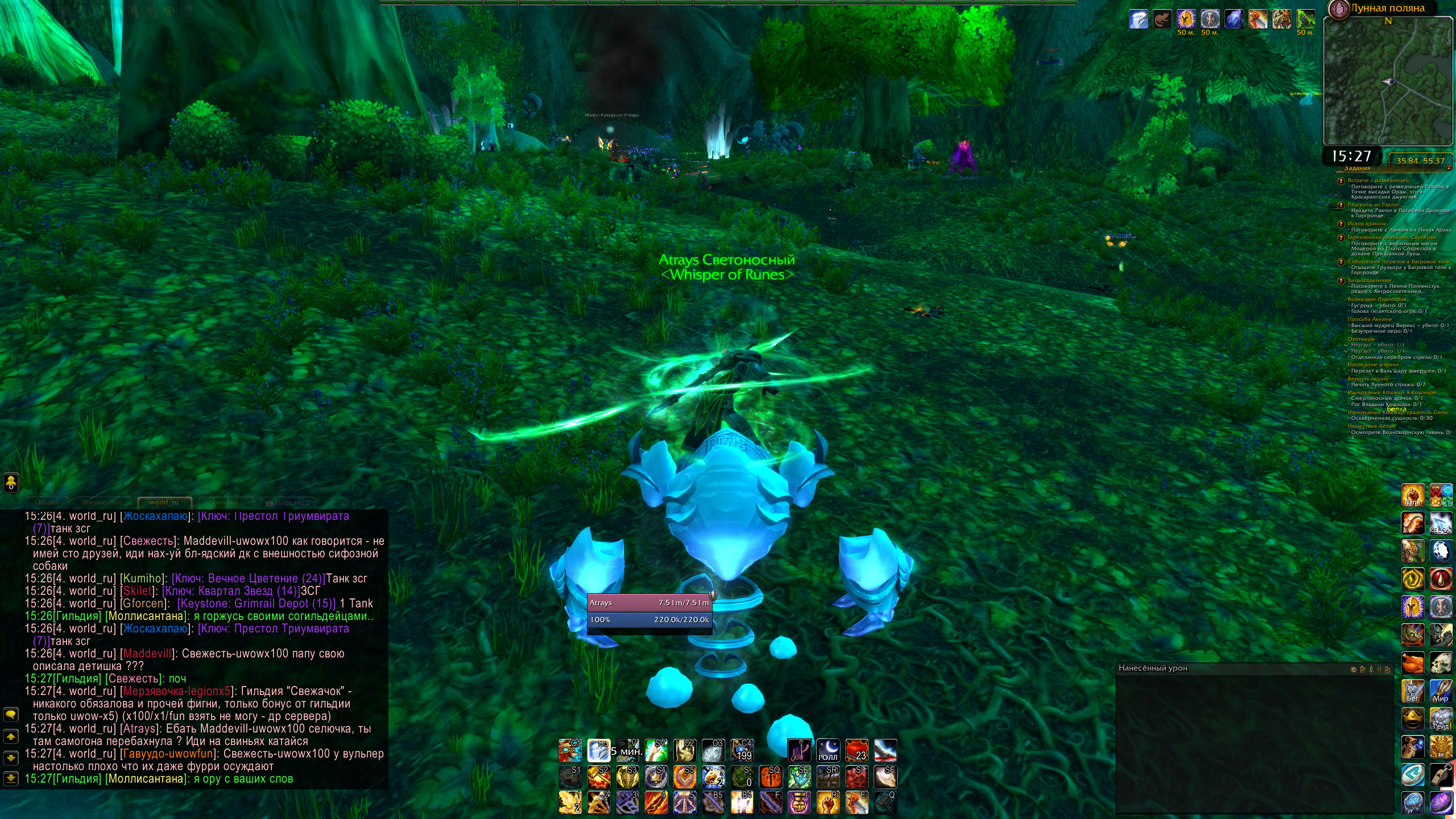Image resolution: width=1456 pixels, height=819 pixels.
Task: Open the Журнал боя chat tab
Action: click(102, 502)
